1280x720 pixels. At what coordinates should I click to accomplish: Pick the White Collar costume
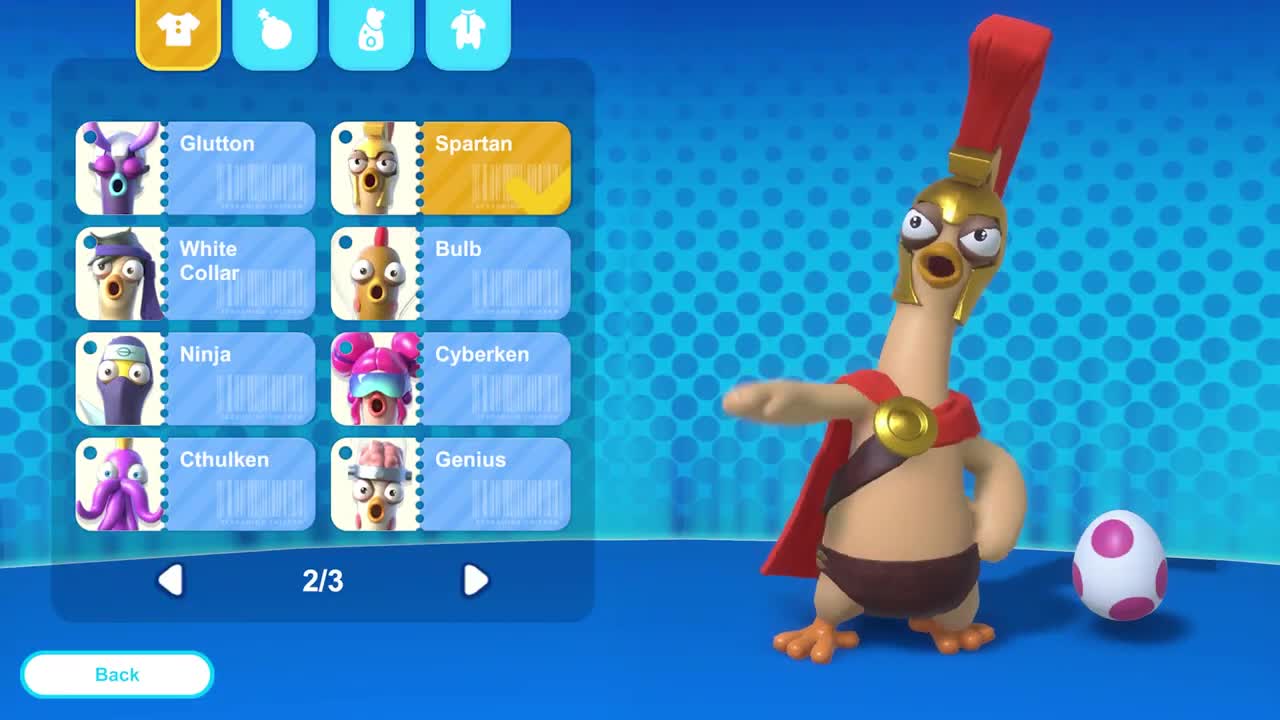click(195, 273)
